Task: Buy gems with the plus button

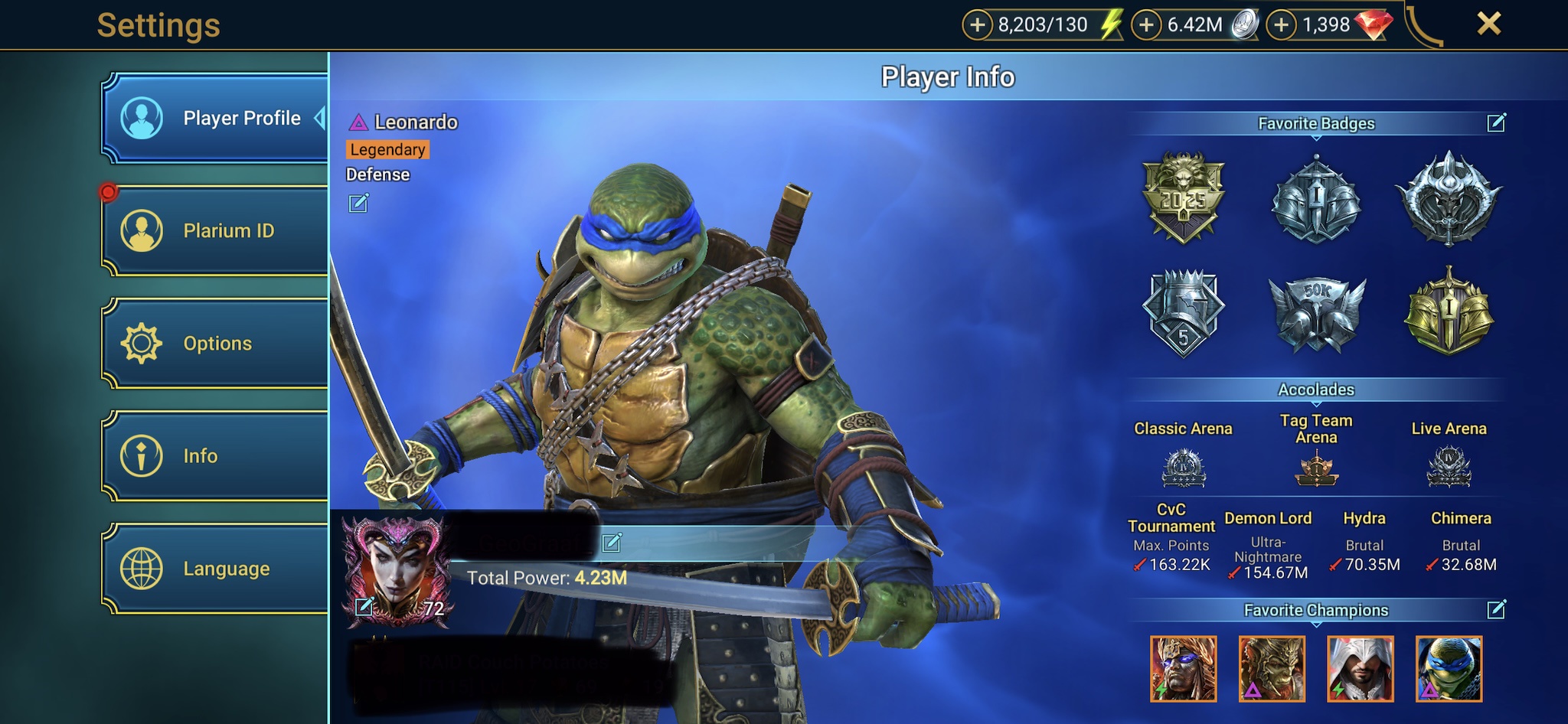Action: tap(1282, 25)
